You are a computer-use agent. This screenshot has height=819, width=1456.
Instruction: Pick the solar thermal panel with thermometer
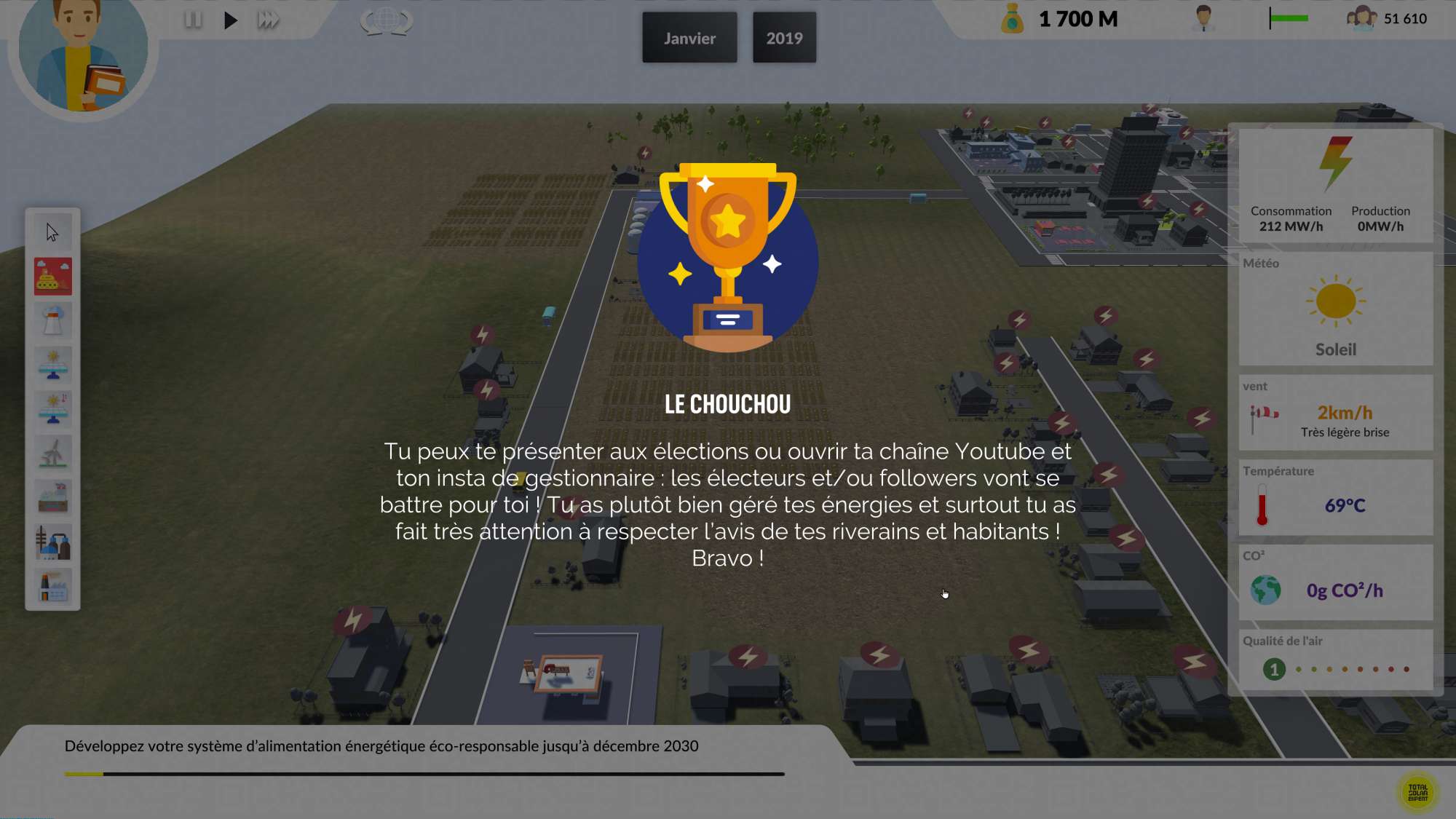click(52, 409)
